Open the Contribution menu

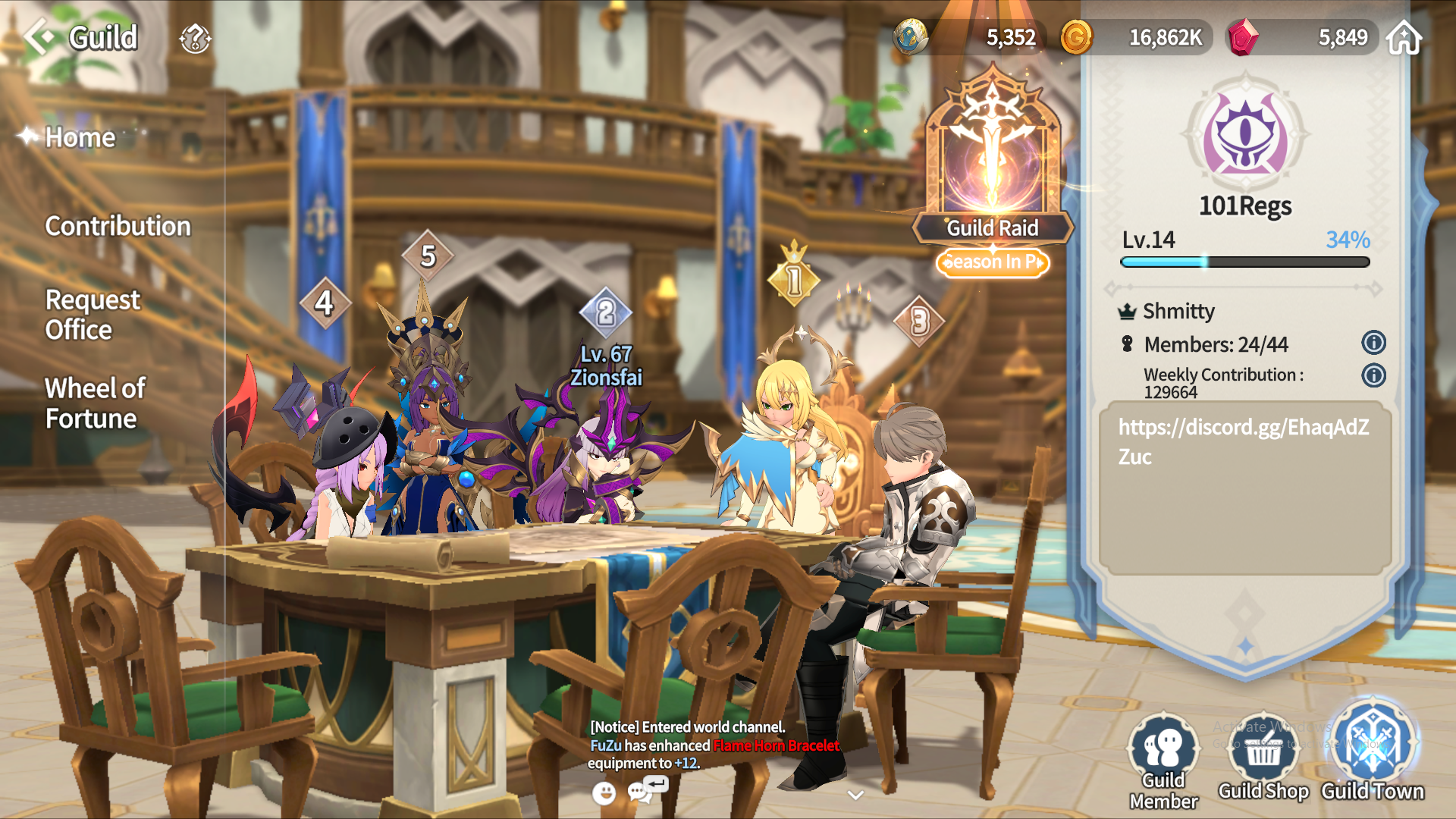click(118, 226)
